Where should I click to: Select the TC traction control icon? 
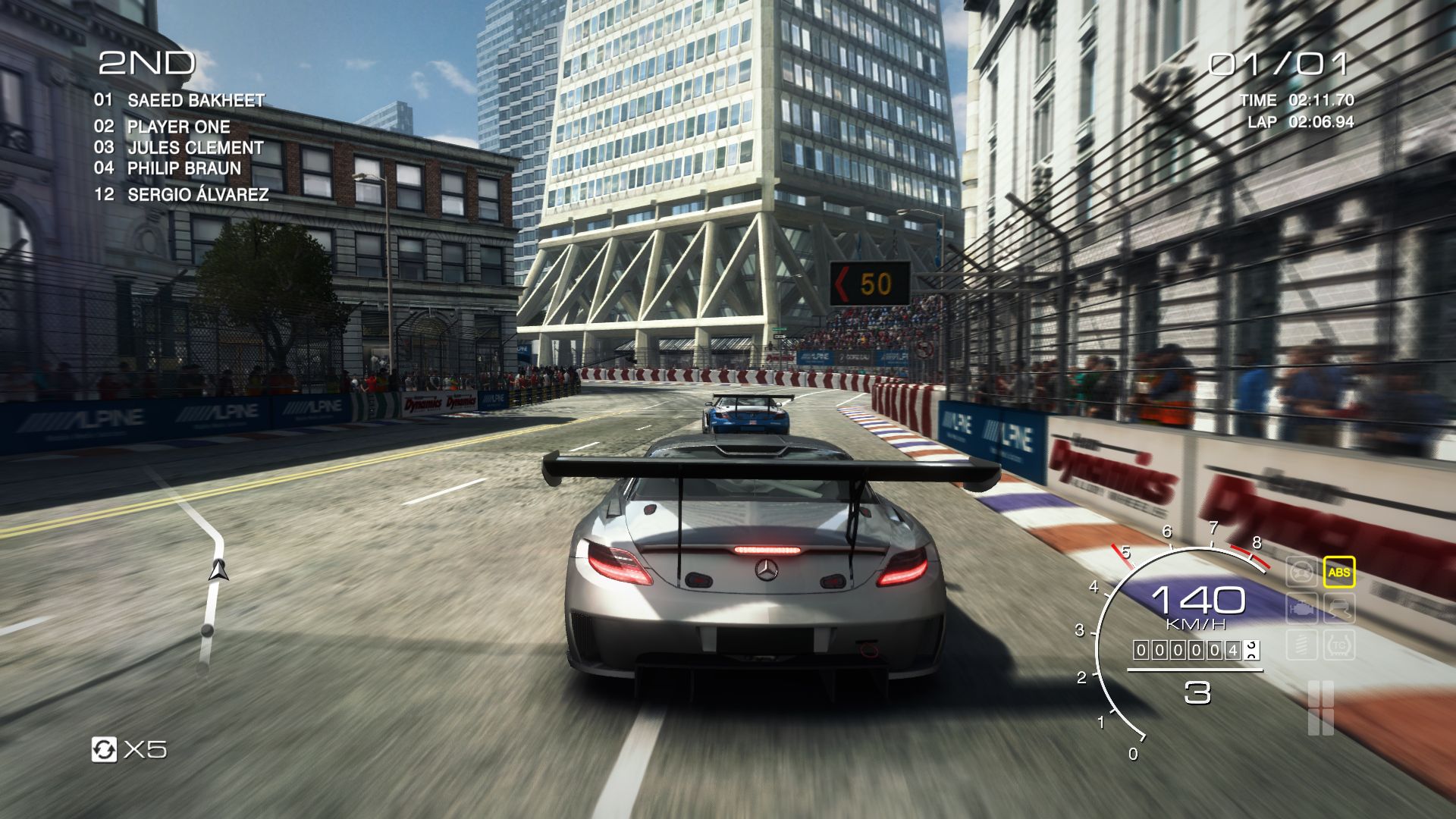[1338, 645]
